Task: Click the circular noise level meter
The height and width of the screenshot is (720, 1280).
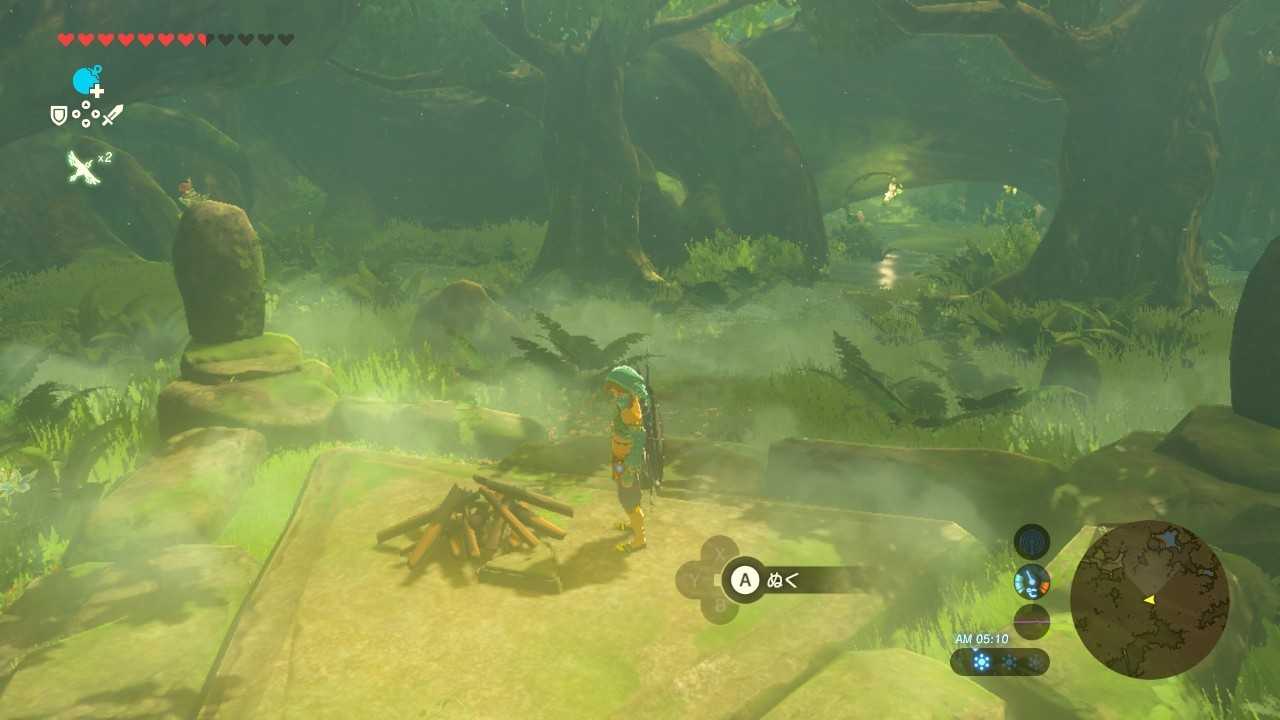Action: pyautogui.click(x=1031, y=619)
